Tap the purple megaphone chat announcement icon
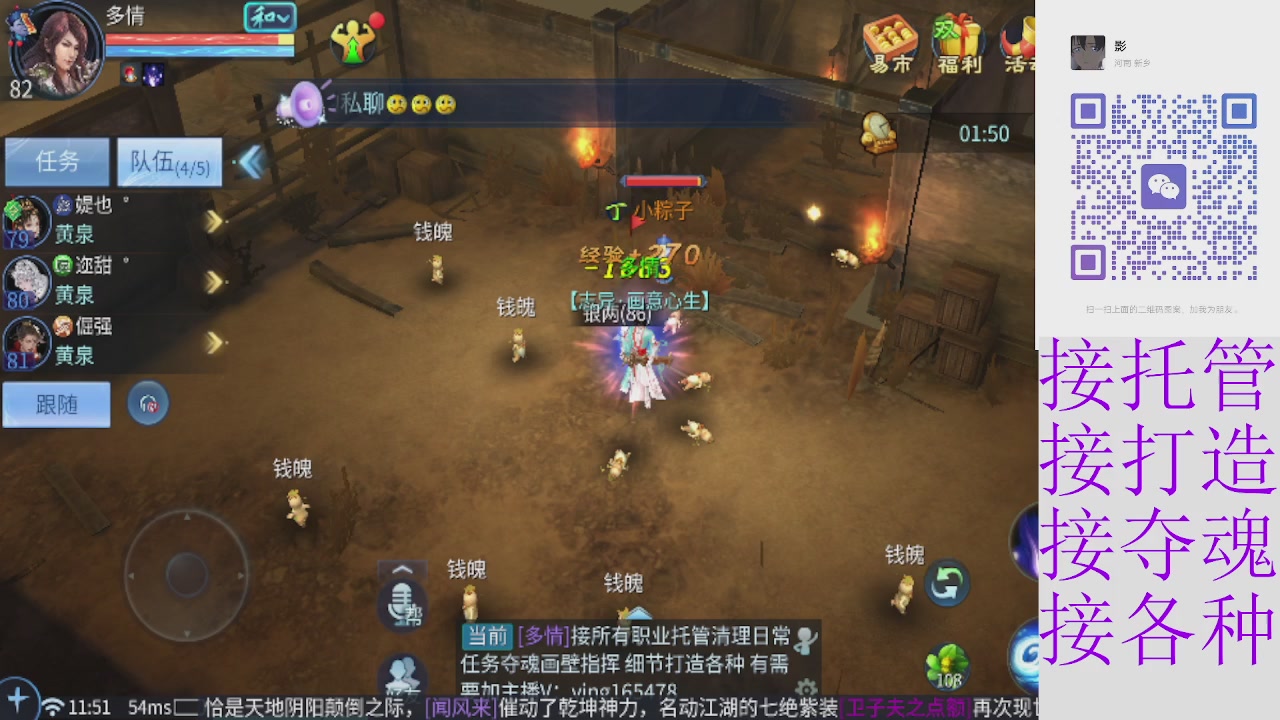The width and height of the screenshot is (1280, 720). click(x=301, y=104)
